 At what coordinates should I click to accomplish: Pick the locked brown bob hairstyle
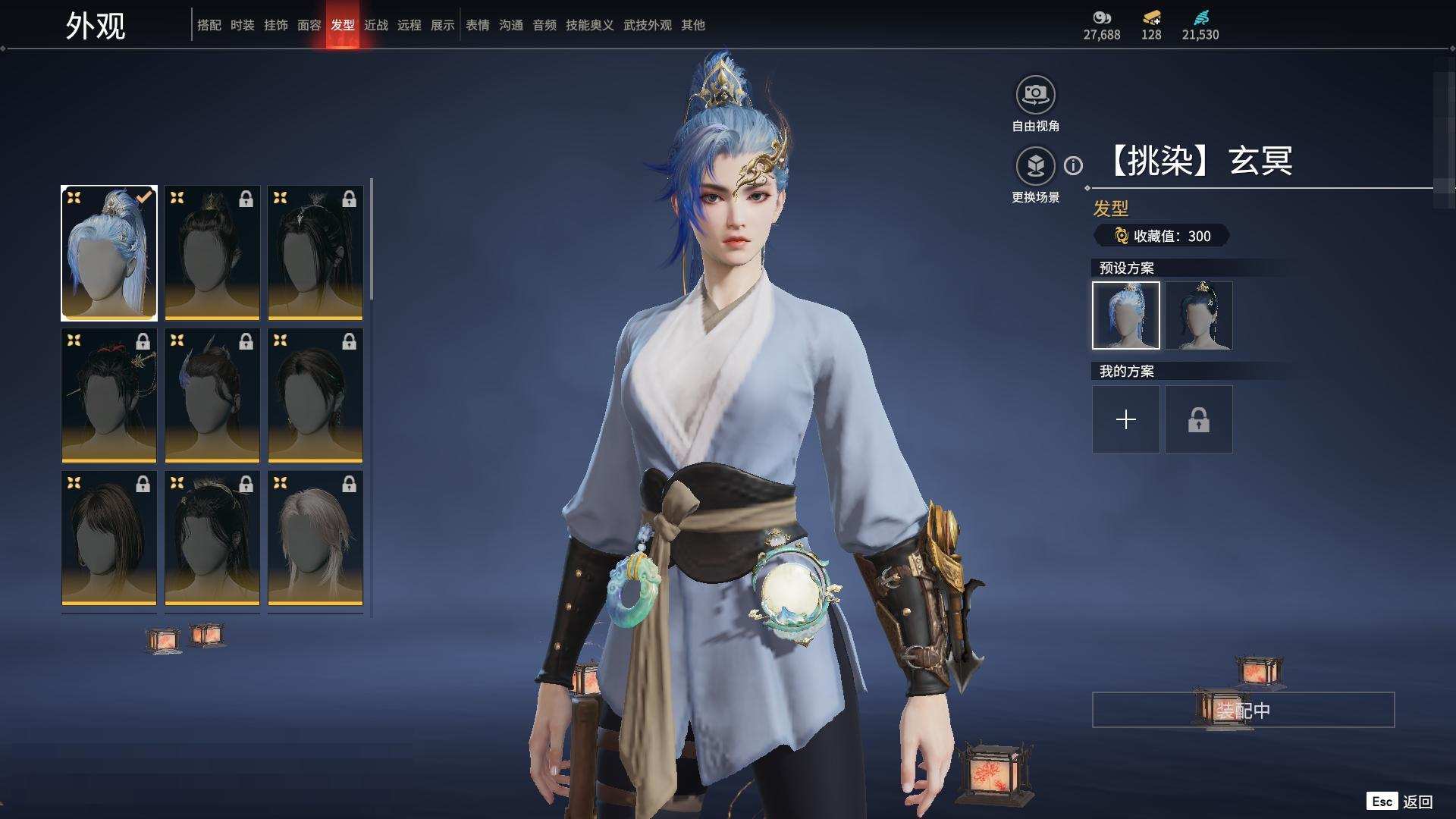point(109,538)
